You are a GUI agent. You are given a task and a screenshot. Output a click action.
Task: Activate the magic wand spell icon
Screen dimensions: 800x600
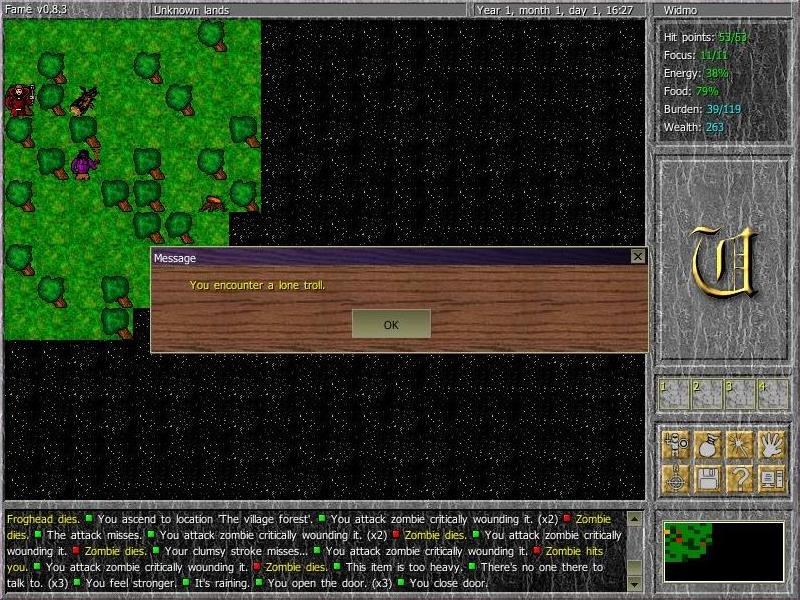tap(740, 445)
